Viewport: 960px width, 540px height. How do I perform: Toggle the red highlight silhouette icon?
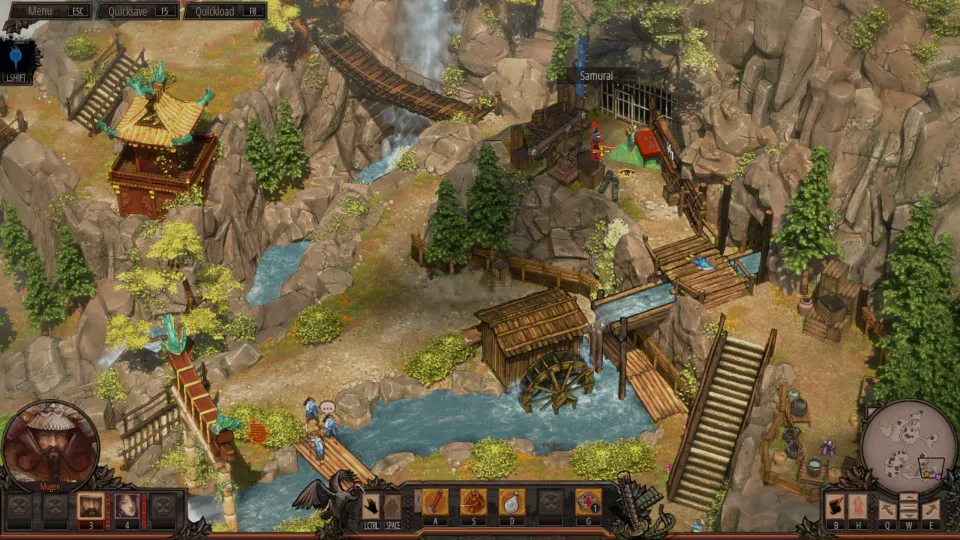point(858,507)
